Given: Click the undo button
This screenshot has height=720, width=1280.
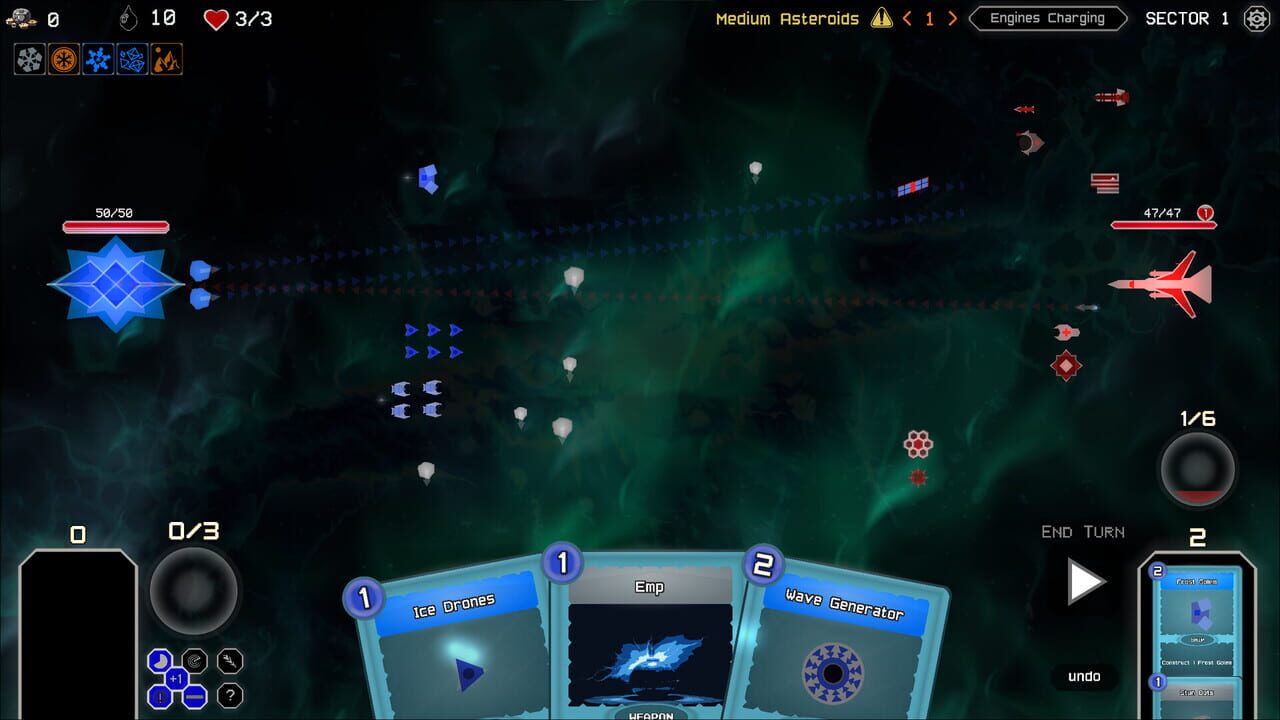Looking at the screenshot, I should point(1084,677).
